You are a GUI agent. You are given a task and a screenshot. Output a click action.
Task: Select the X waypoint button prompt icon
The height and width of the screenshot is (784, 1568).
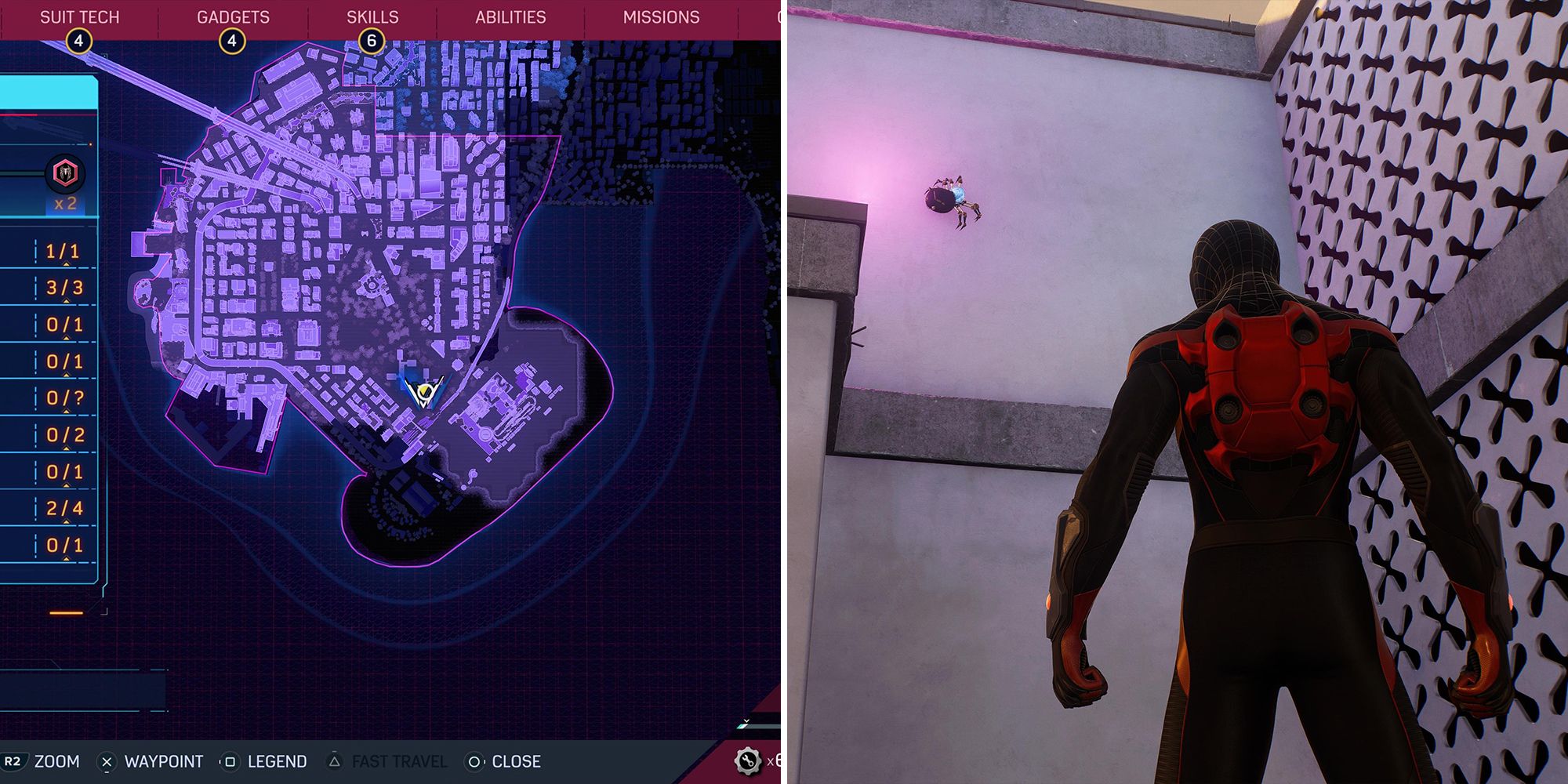[107, 760]
